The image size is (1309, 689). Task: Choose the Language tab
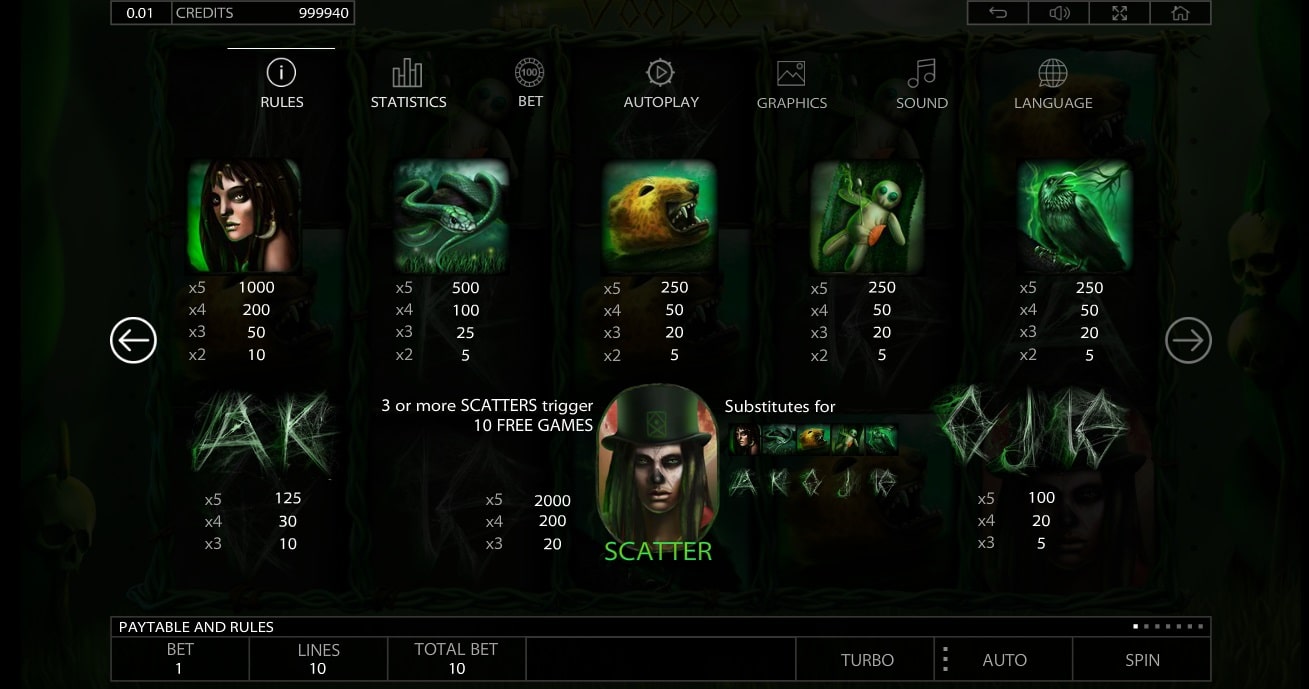pos(1052,84)
